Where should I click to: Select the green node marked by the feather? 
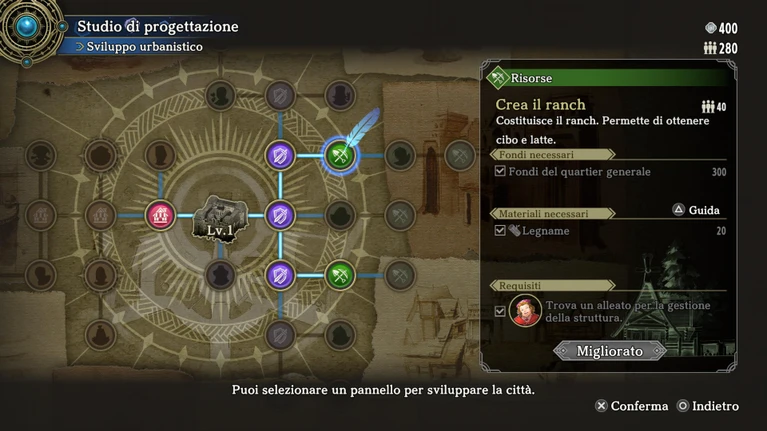click(340, 155)
